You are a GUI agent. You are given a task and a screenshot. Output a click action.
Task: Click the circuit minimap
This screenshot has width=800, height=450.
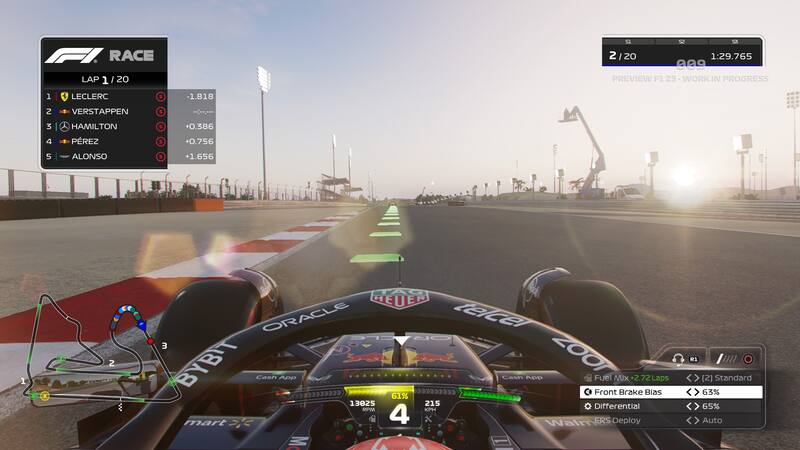click(95, 350)
